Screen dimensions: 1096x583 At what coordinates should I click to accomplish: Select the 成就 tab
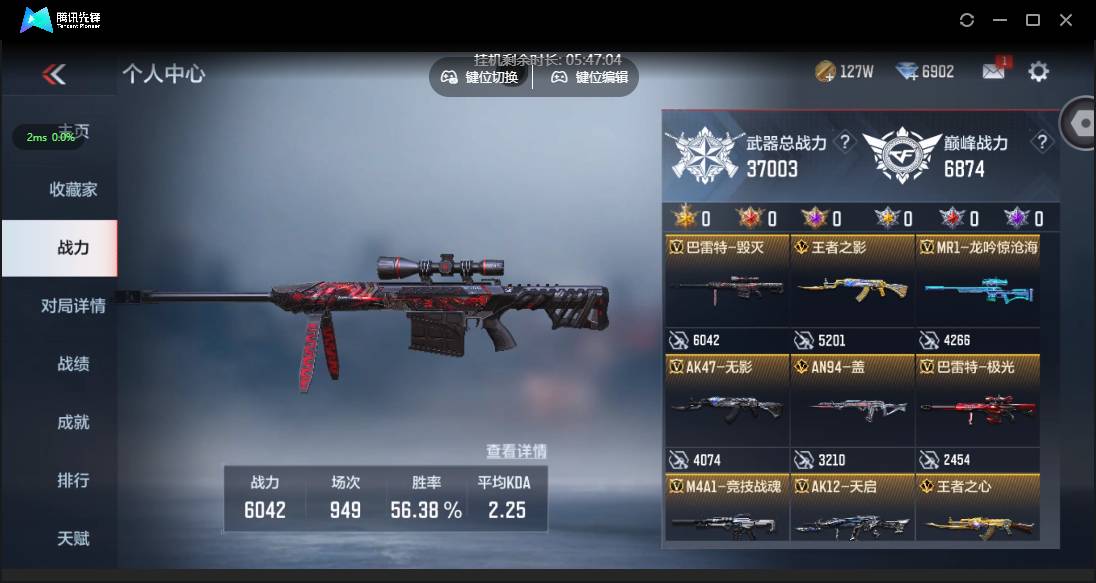(73, 422)
